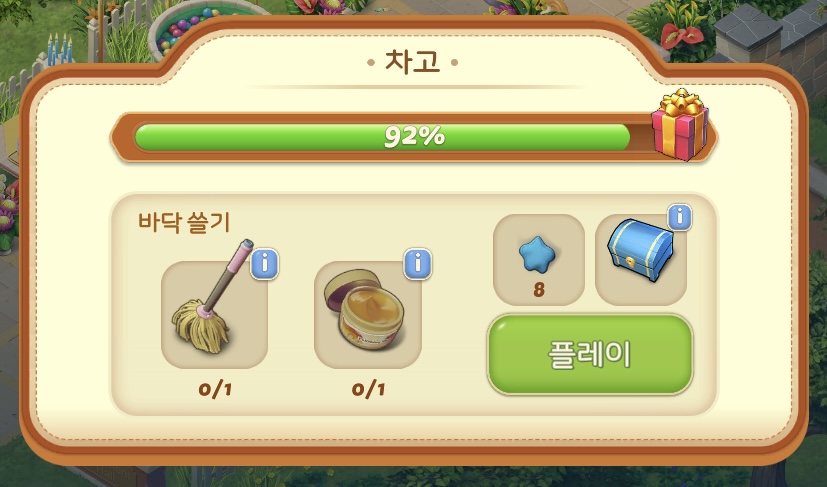Start the level with the 플레이 button
The width and height of the screenshot is (827, 487).
click(590, 355)
